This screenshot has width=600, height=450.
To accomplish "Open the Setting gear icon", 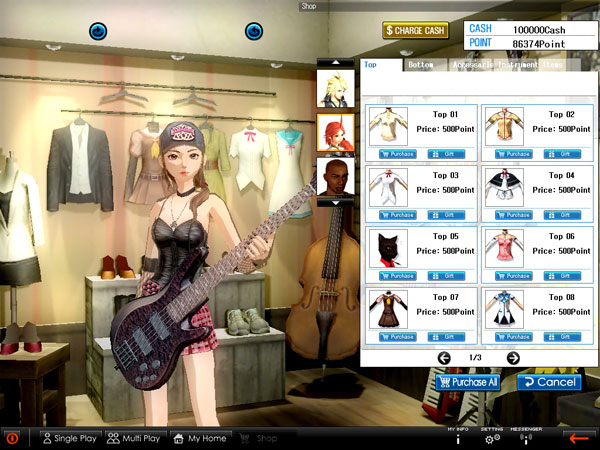I will [492, 438].
